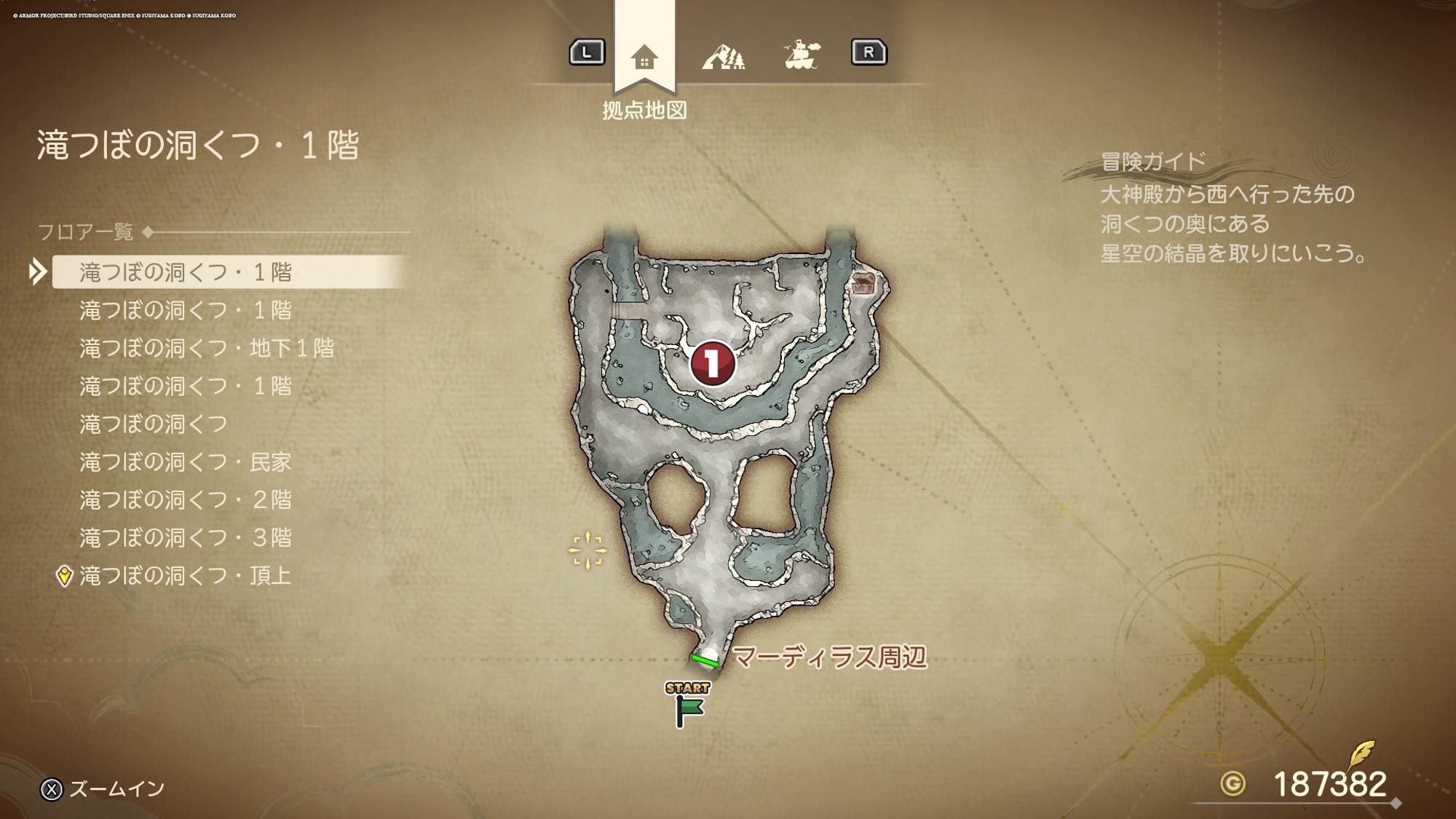
Task: Select the マーディラス周辺 exit label
Action: pos(828,657)
